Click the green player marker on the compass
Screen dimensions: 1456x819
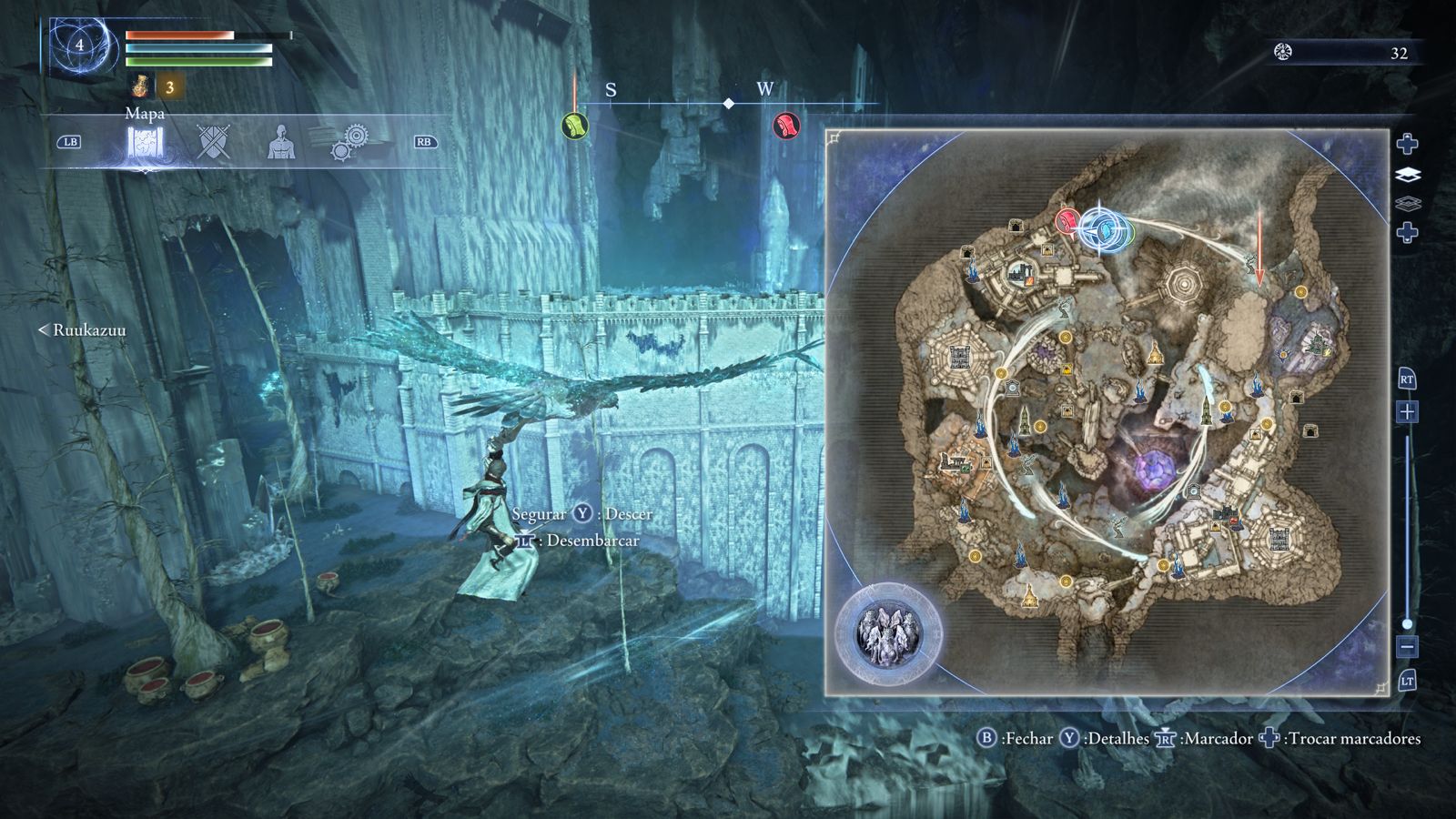[575, 126]
